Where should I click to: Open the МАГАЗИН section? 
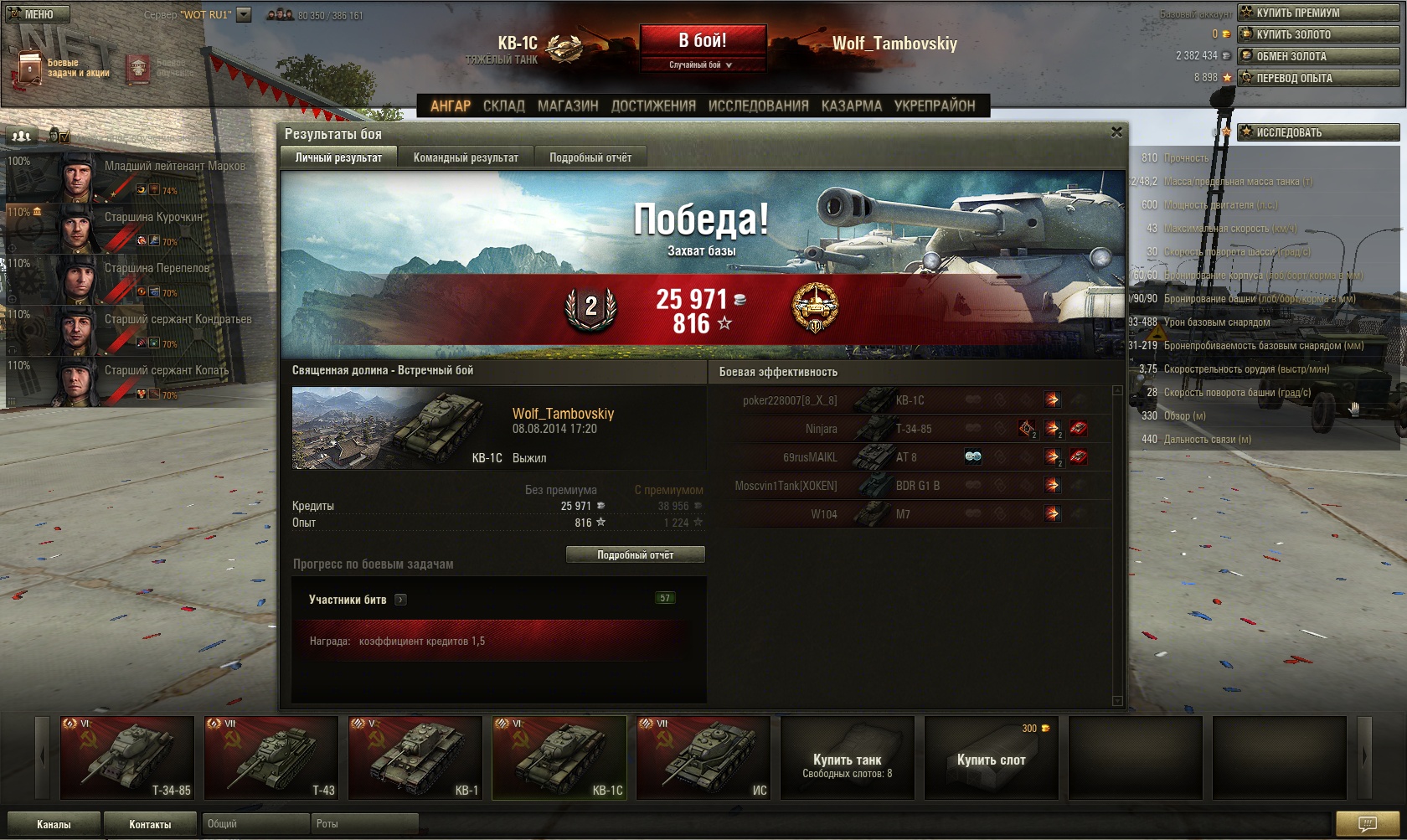pos(568,106)
